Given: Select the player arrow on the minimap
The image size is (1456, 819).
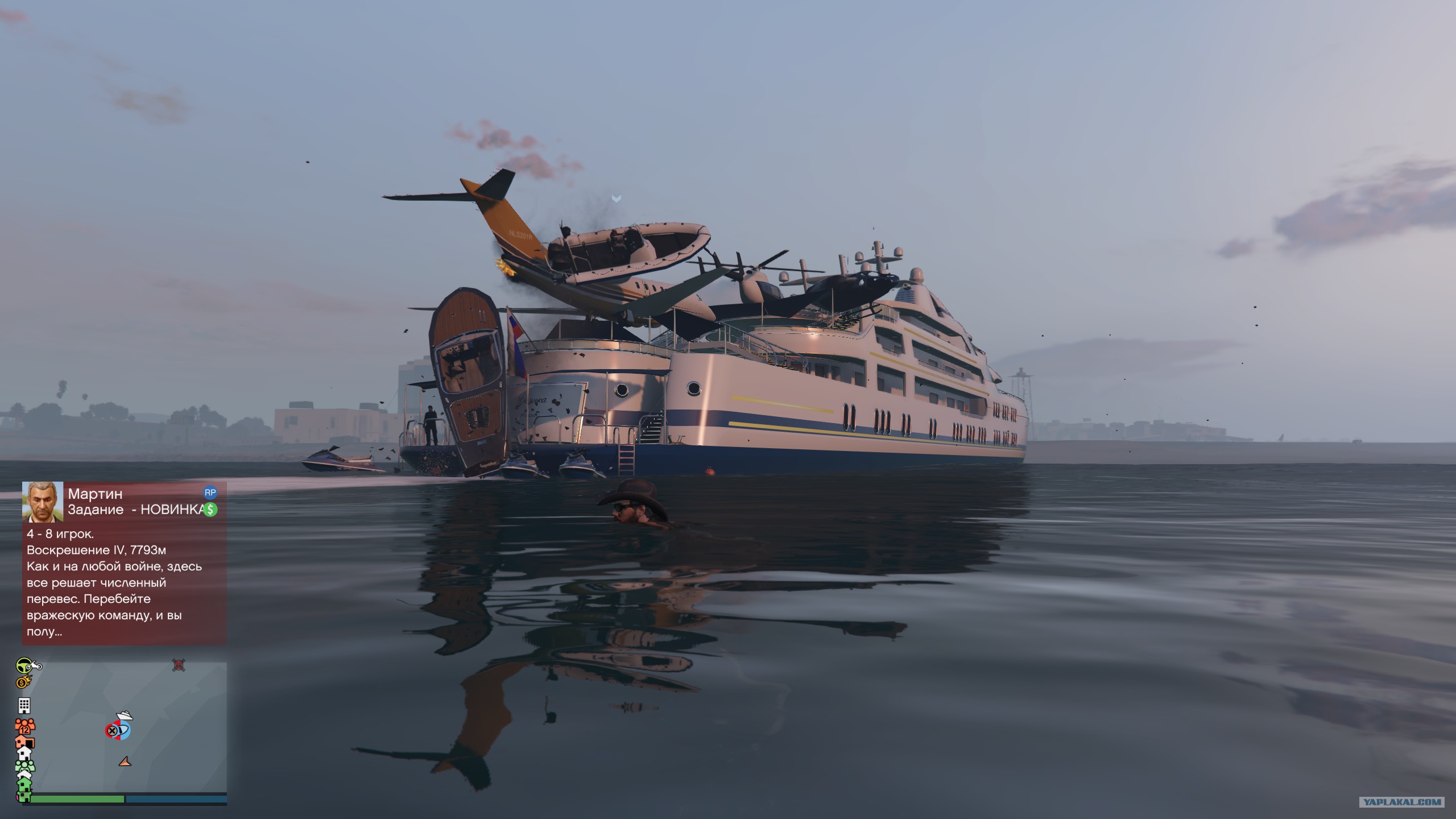Looking at the screenshot, I should [125, 761].
